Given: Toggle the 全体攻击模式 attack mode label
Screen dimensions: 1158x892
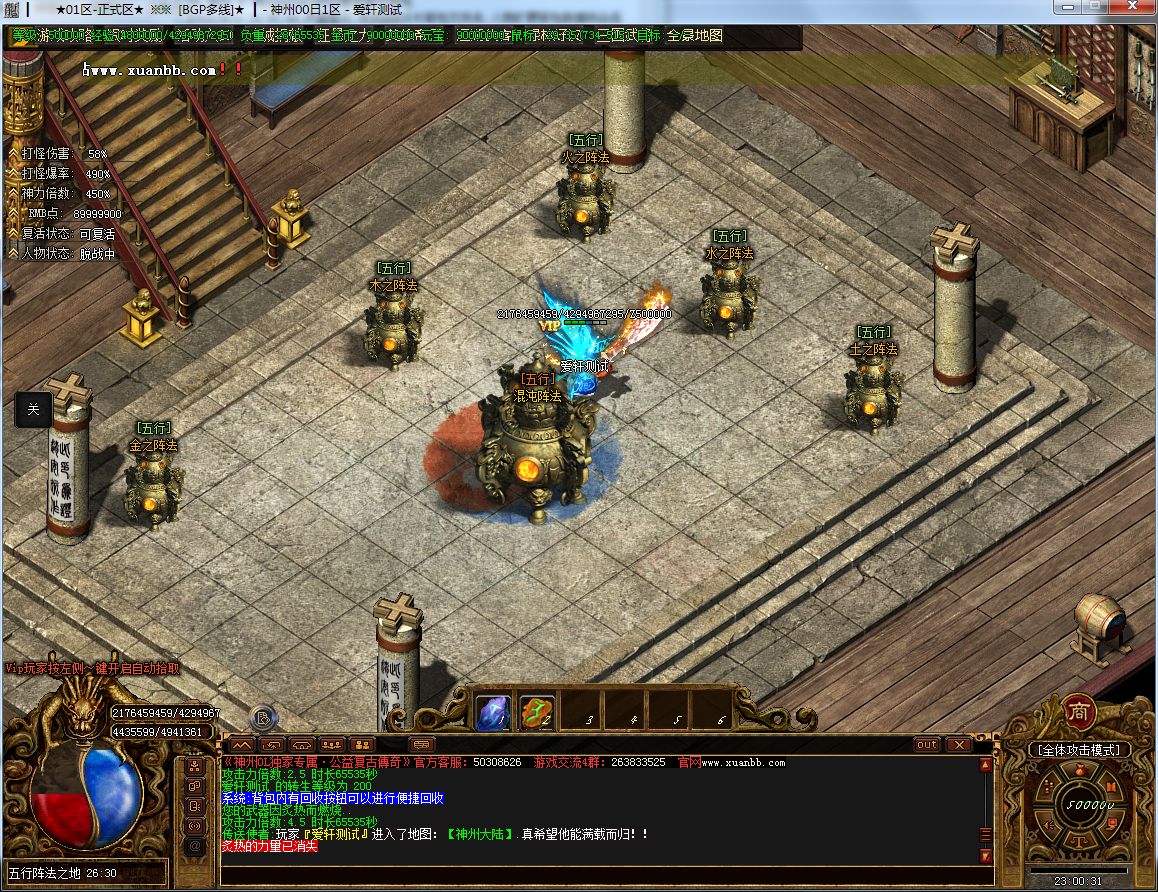Looking at the screenshot, I should pos(1079,749).
